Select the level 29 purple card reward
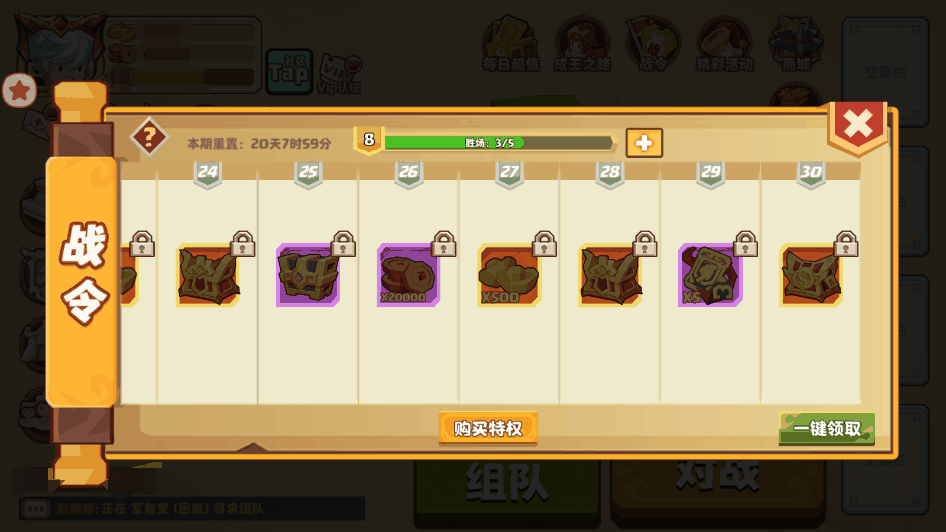This screenshot has height=532, width=946. click(x=710, y=275)
